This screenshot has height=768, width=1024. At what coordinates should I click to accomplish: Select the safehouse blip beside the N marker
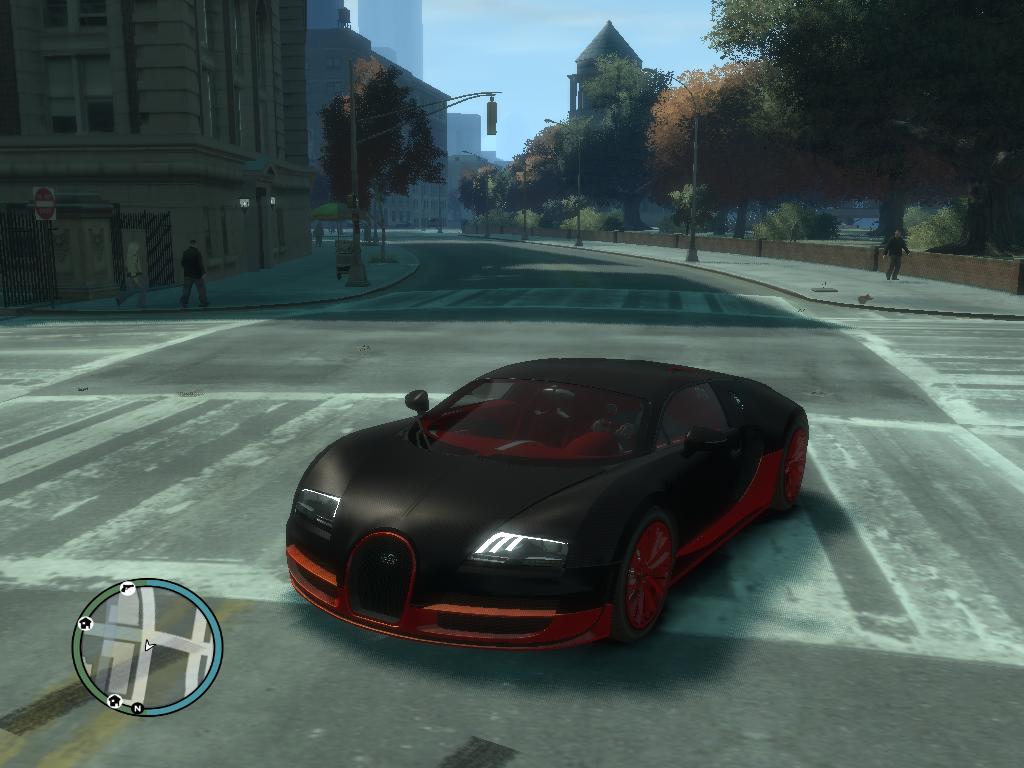[114, 700]
